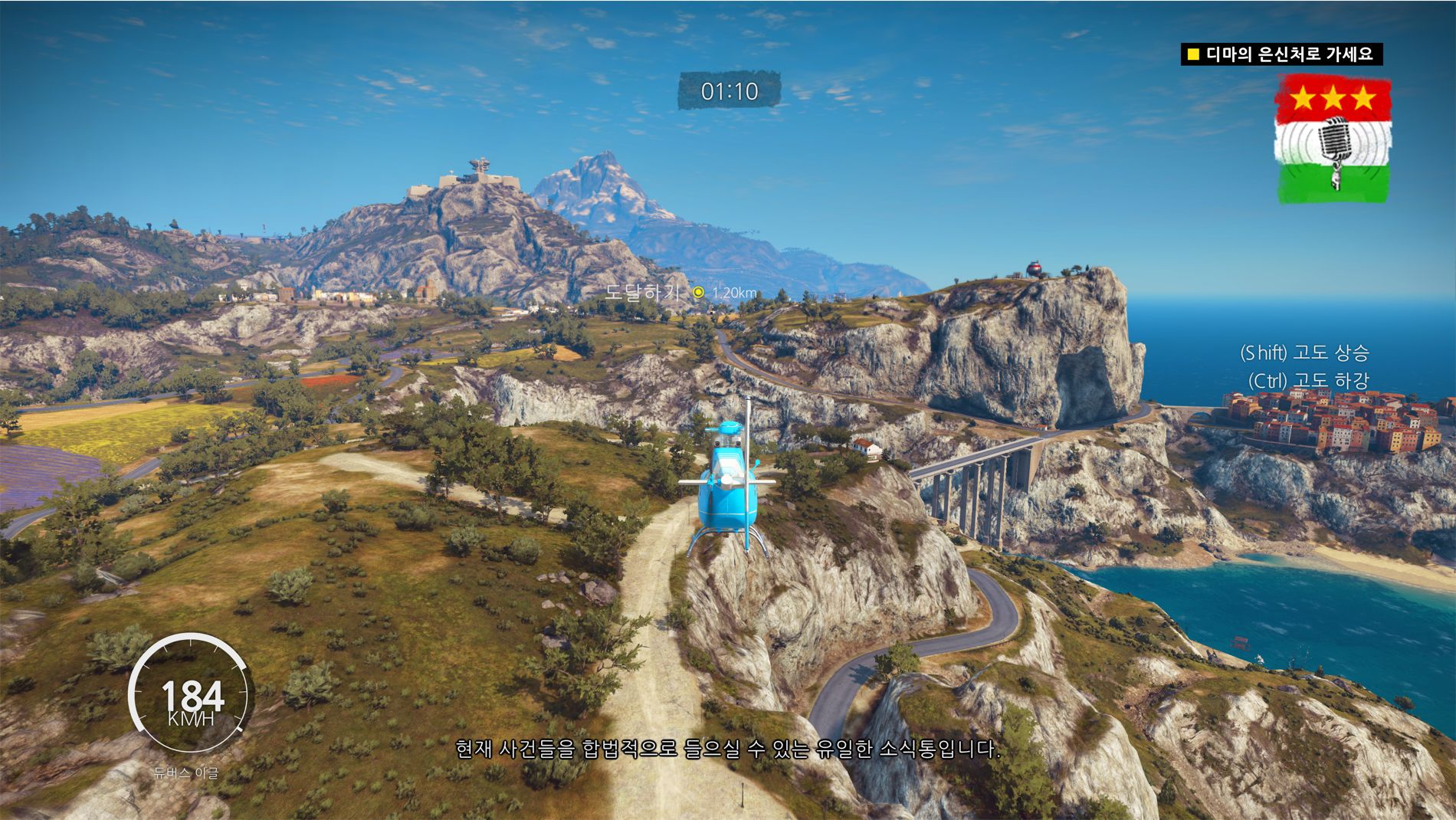The height and width of the screenshot is (820, 1456).
Task: Click the yellow waypoint marker at 1.20km
Action: (698, 292)
